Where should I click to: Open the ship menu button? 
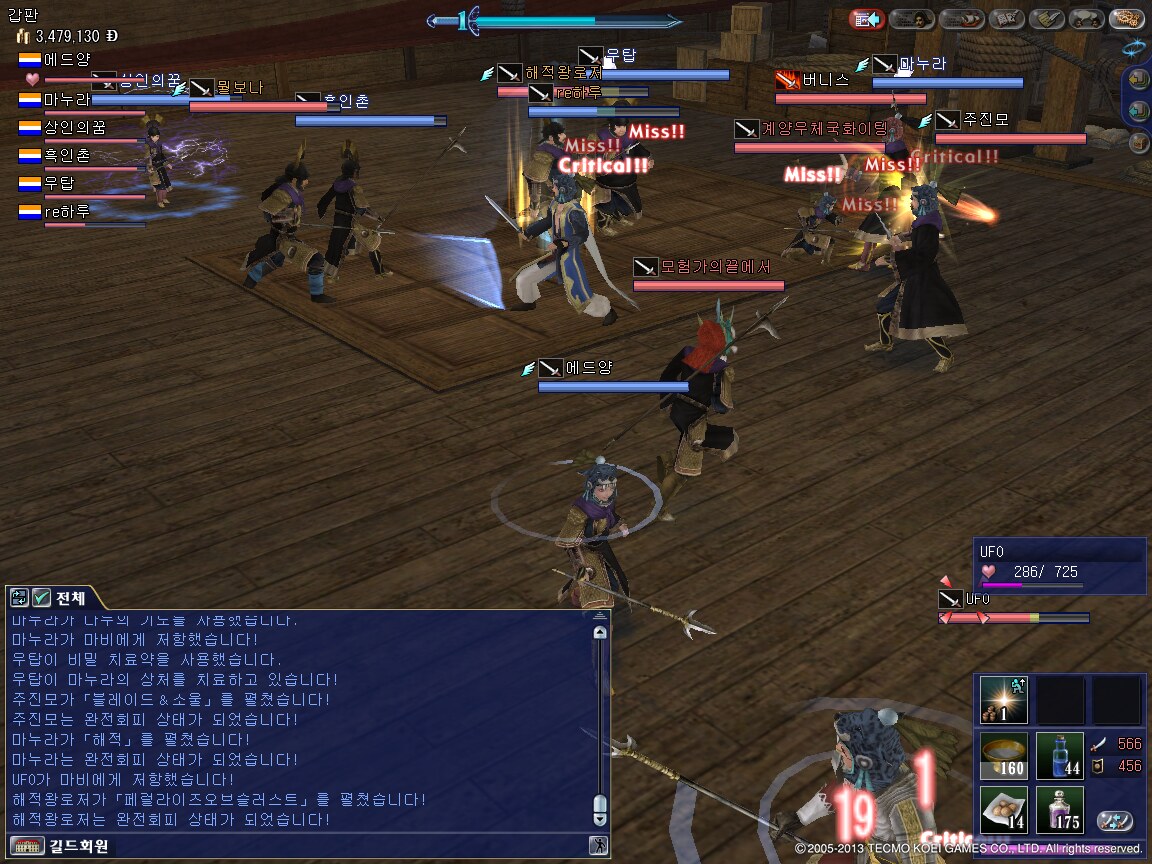pos(961,19)
